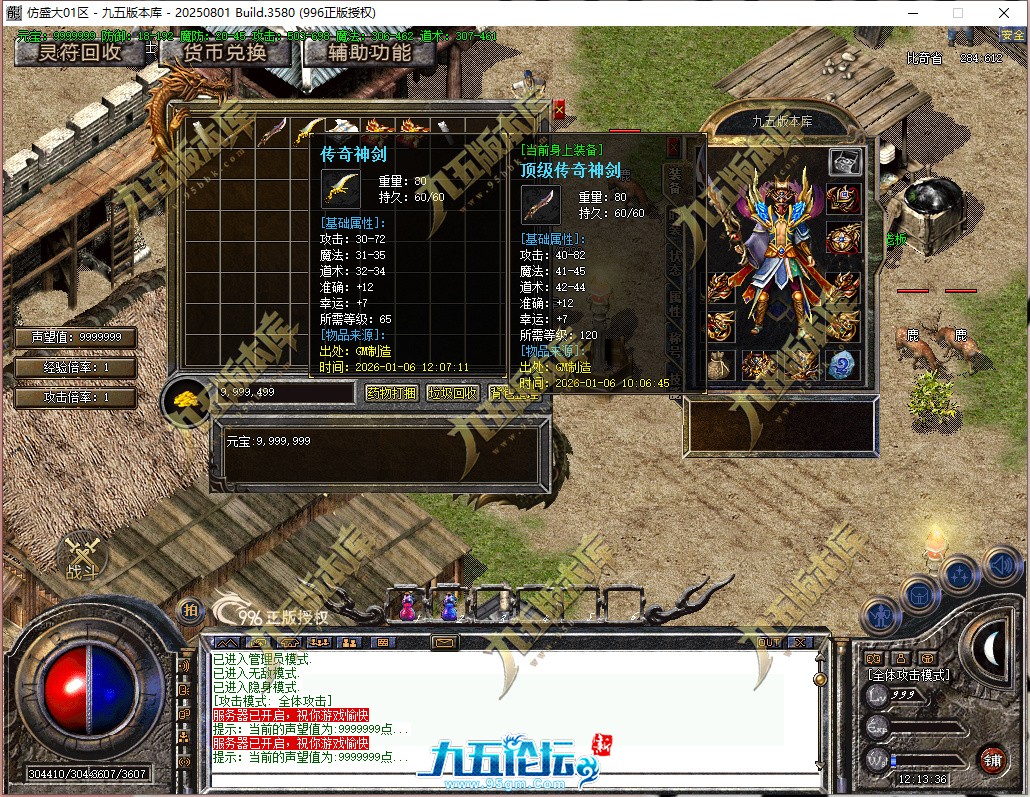This screenshot has width=1030, height=797.
Task: Open the 铺 shop button
Action: [x=991, y=759]
